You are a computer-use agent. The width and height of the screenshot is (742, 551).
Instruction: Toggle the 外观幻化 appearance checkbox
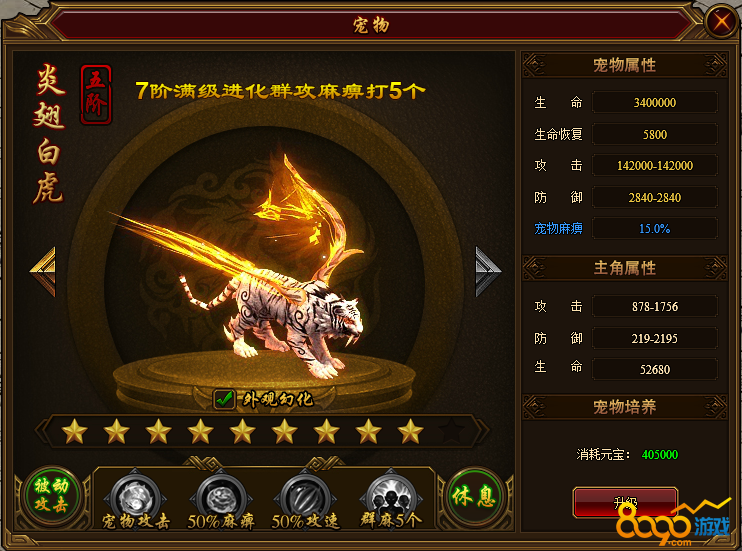point(224,400)
